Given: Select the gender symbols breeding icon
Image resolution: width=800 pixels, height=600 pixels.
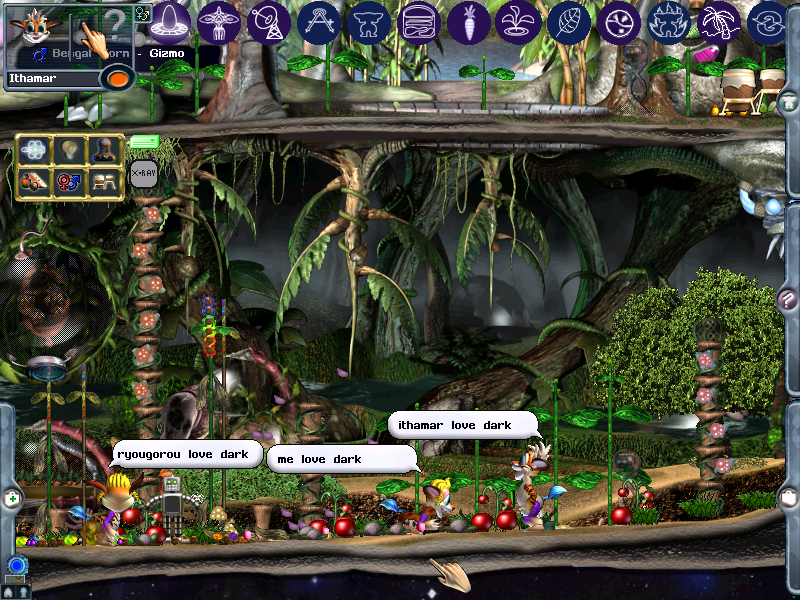Looking at the screenshot, I should tap(68, 183).
